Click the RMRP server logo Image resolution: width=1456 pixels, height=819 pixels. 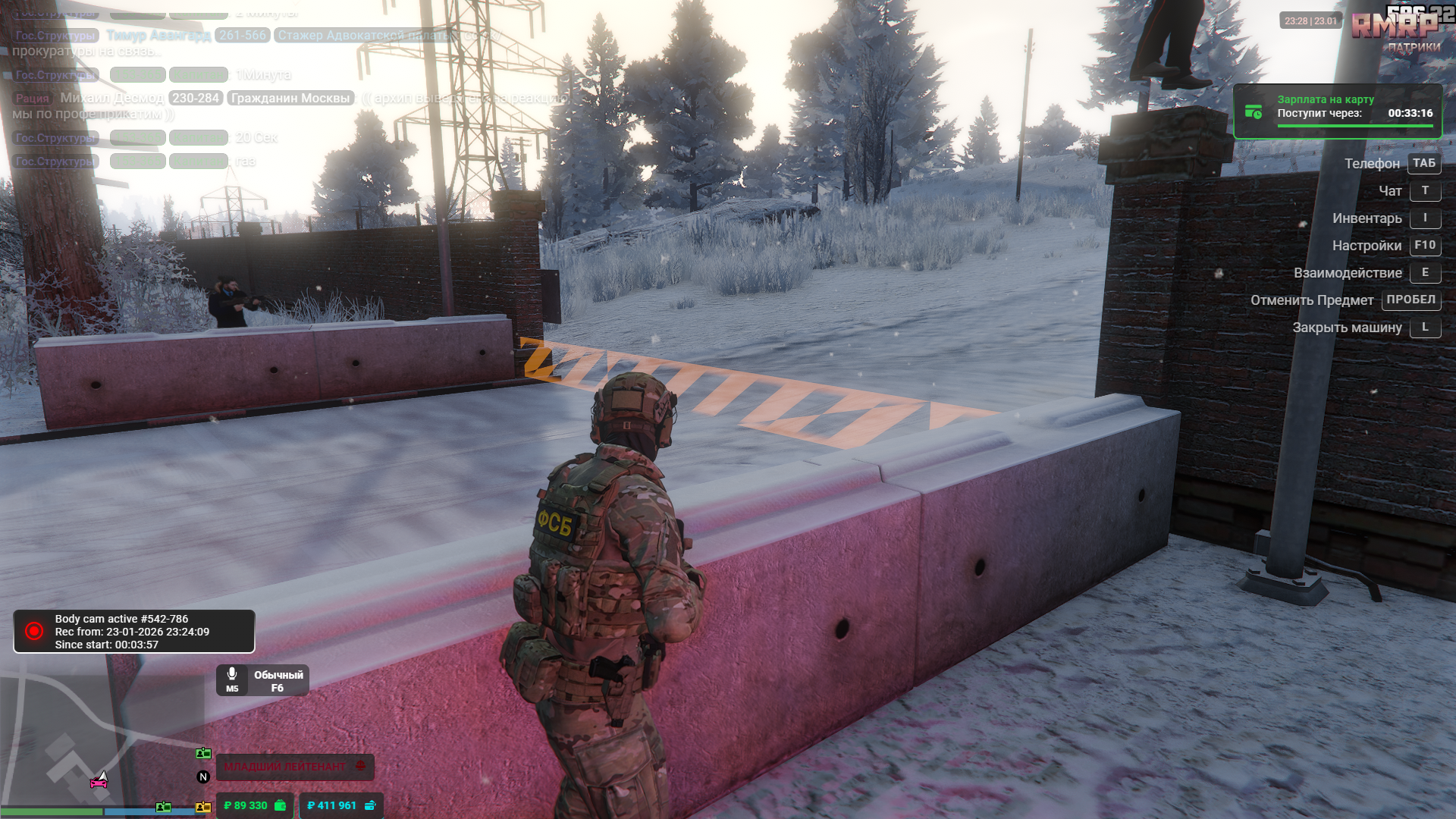[1394, 27]
